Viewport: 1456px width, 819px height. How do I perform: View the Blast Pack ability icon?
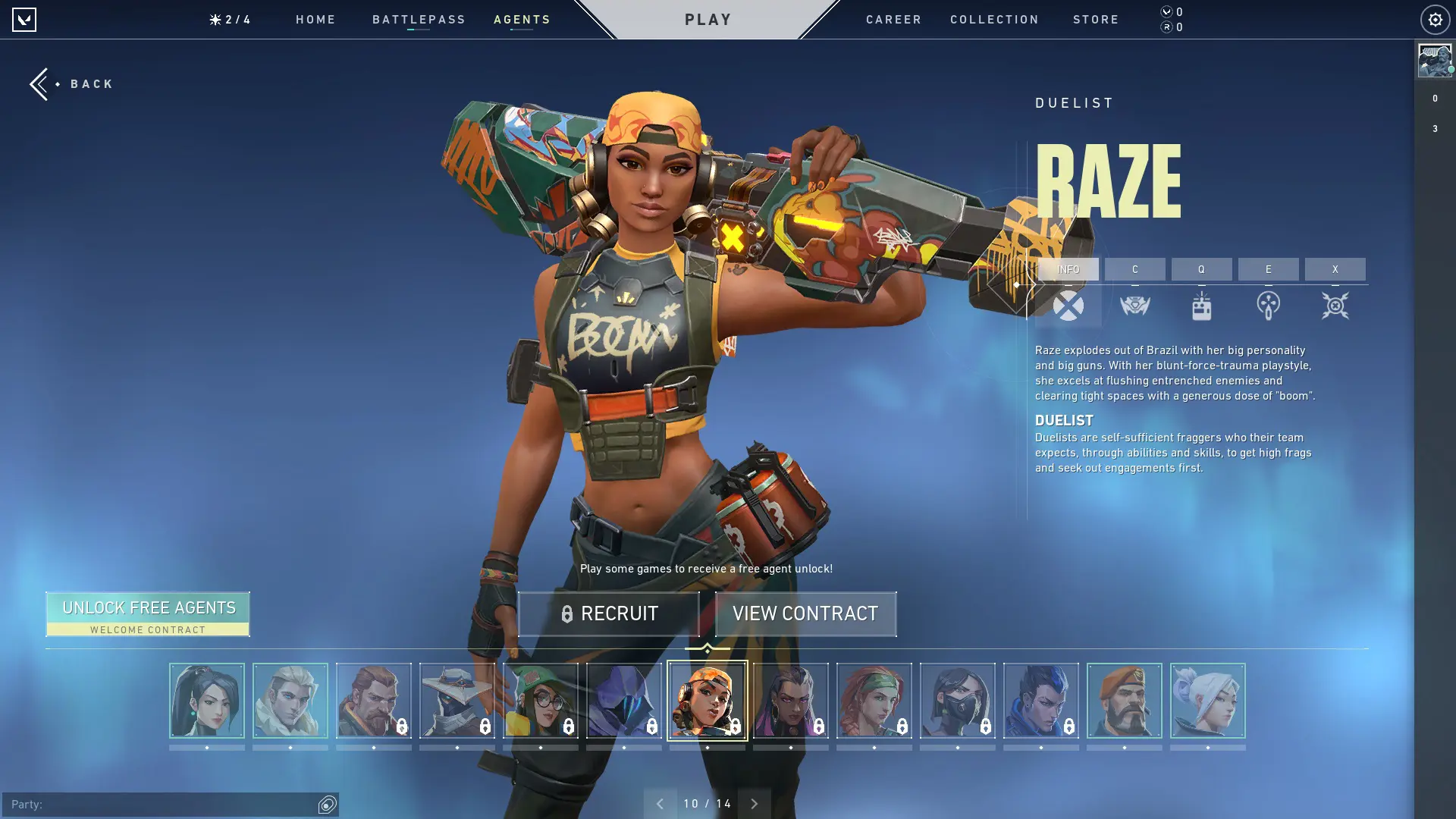(x=1202, y=306)
